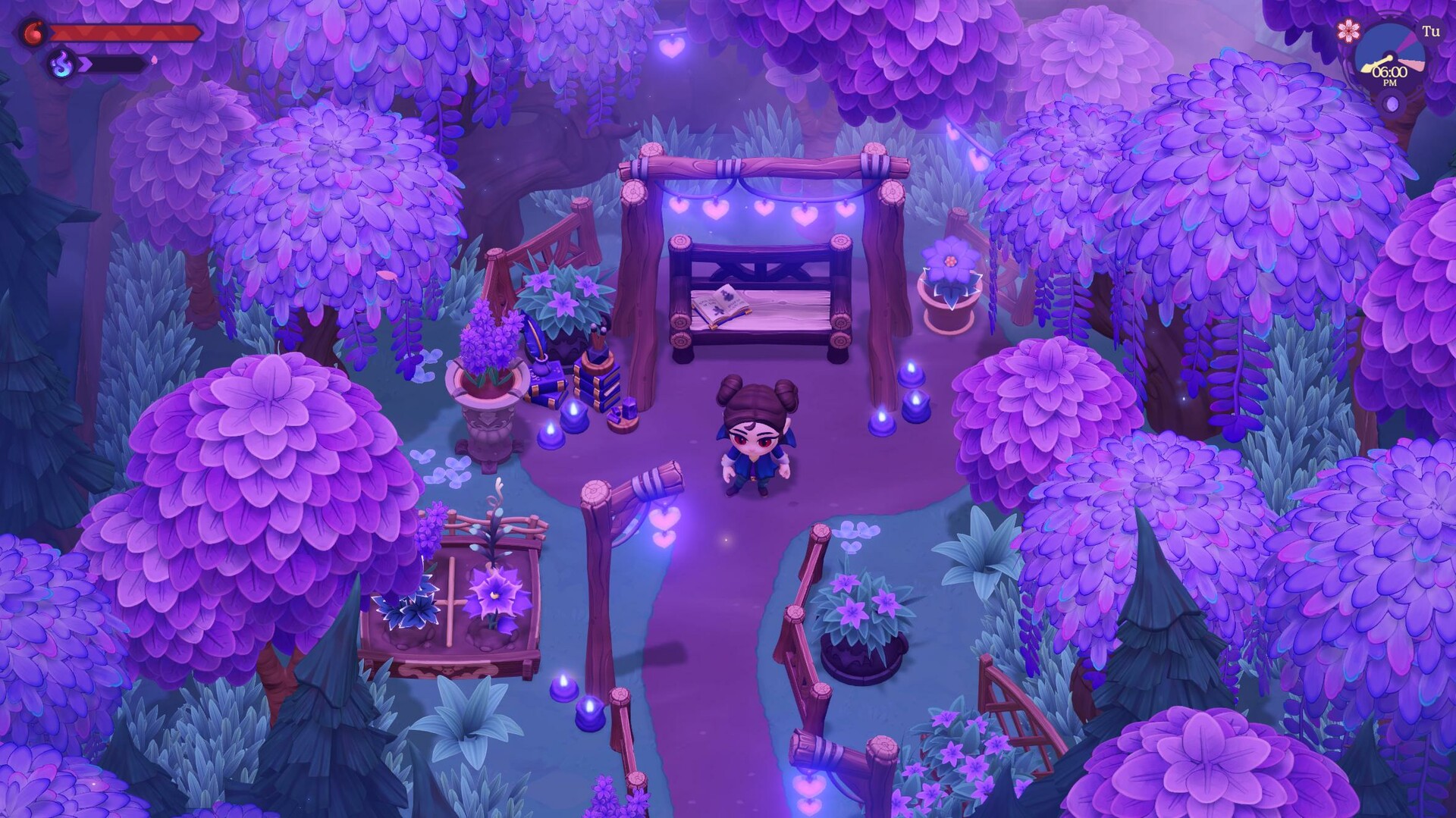Click the 06:00 PM time display

[x=1390, y=73]
